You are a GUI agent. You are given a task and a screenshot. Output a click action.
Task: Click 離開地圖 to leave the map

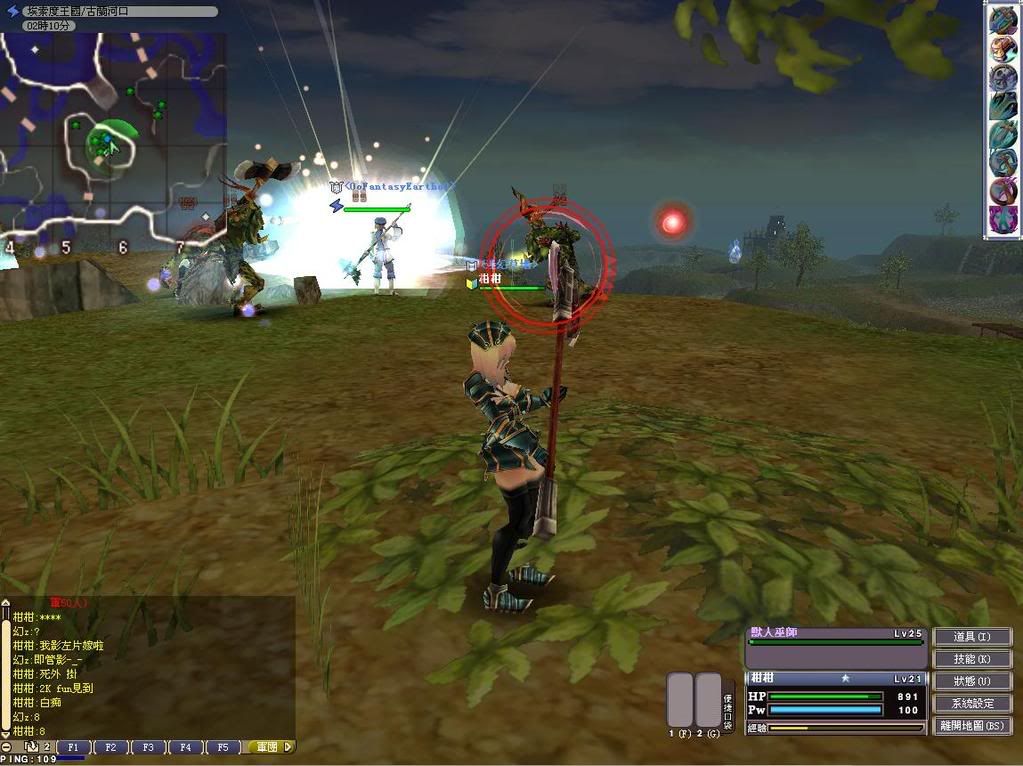971,726
